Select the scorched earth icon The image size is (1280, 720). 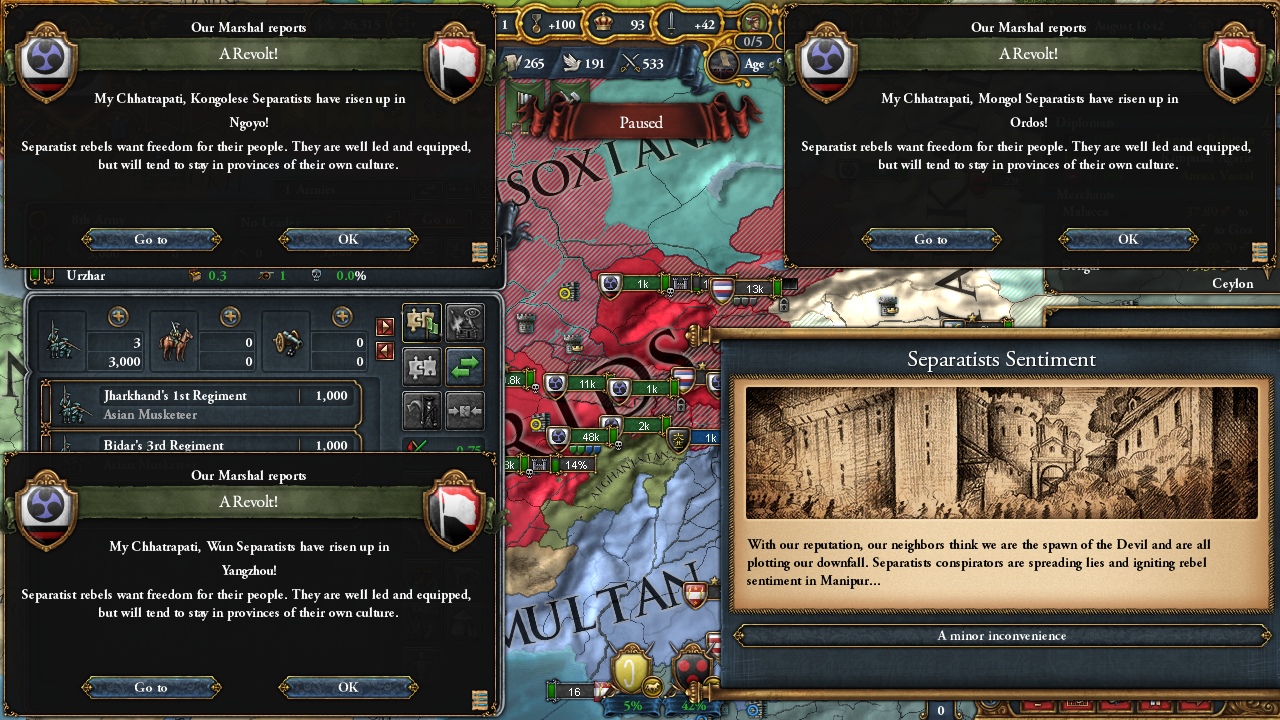pyautogui.click(x=464, y=322)
